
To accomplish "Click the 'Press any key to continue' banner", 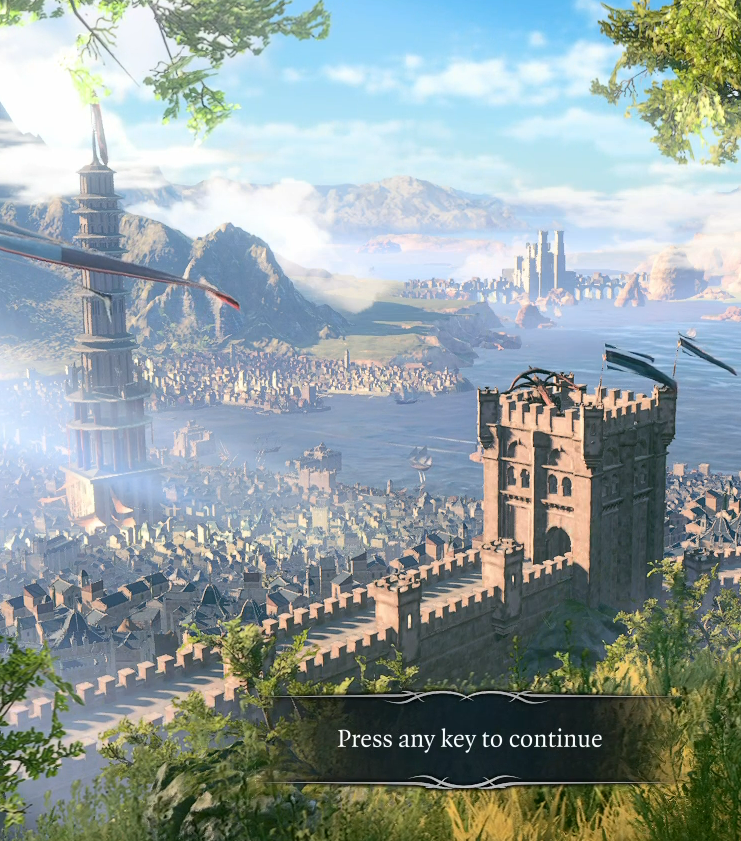I will 470,740.
